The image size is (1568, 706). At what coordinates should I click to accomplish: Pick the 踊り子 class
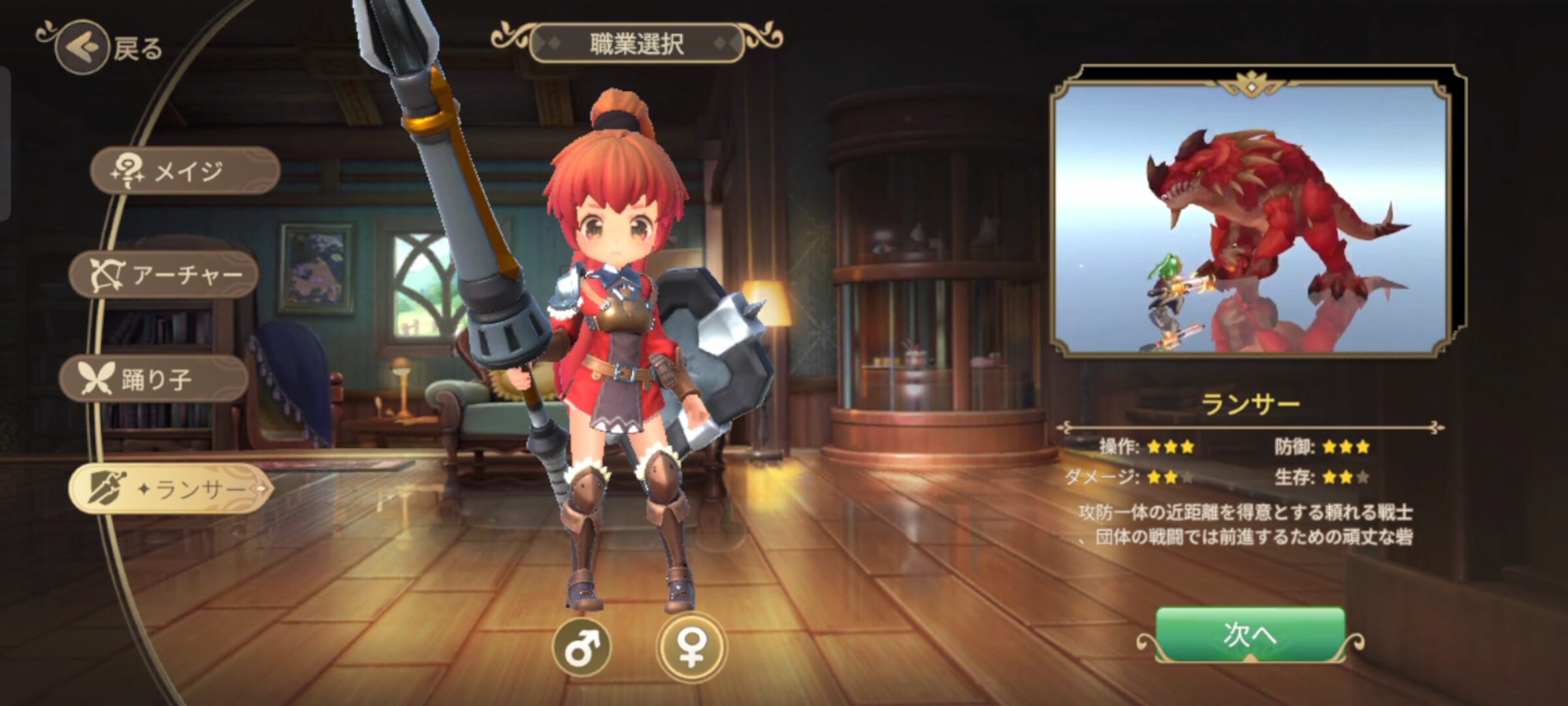tap(154, 379)
